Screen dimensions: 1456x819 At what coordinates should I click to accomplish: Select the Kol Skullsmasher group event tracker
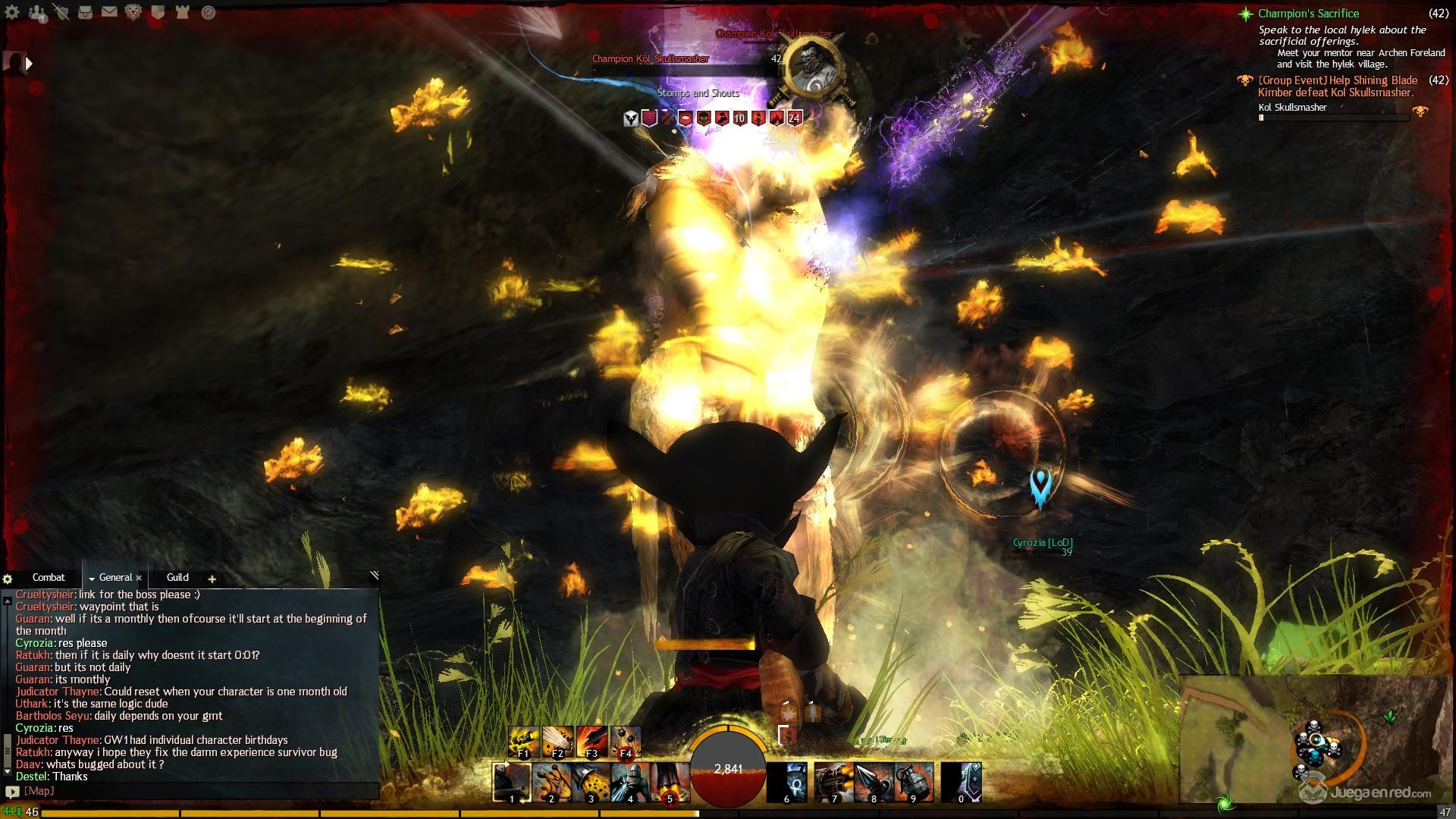tap(1337, 86)
